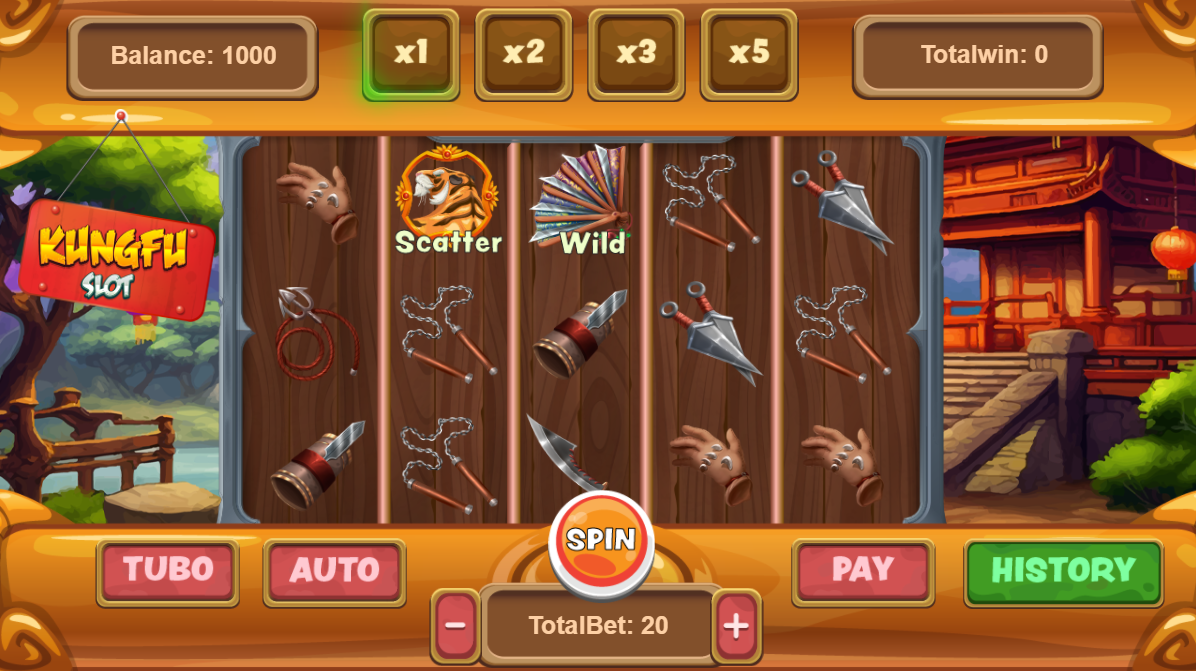Show the spin HISTORY

1063,572
